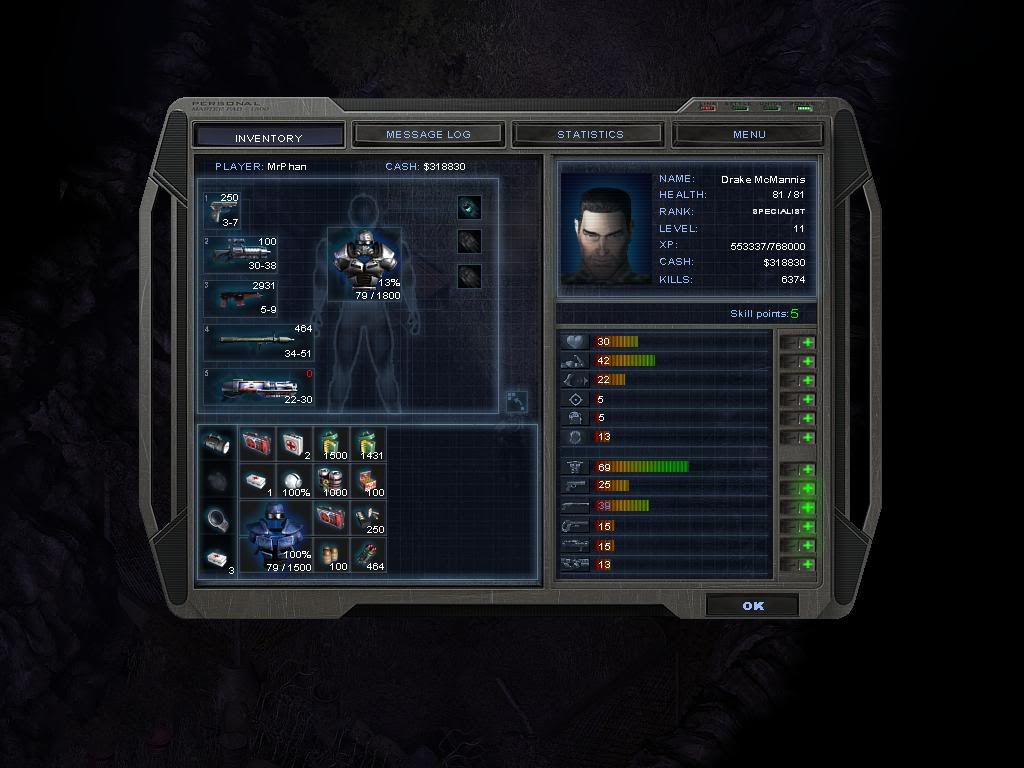Open the Menu tab
This screenshot has width=1024, height=768.
(x=748, y=134)
